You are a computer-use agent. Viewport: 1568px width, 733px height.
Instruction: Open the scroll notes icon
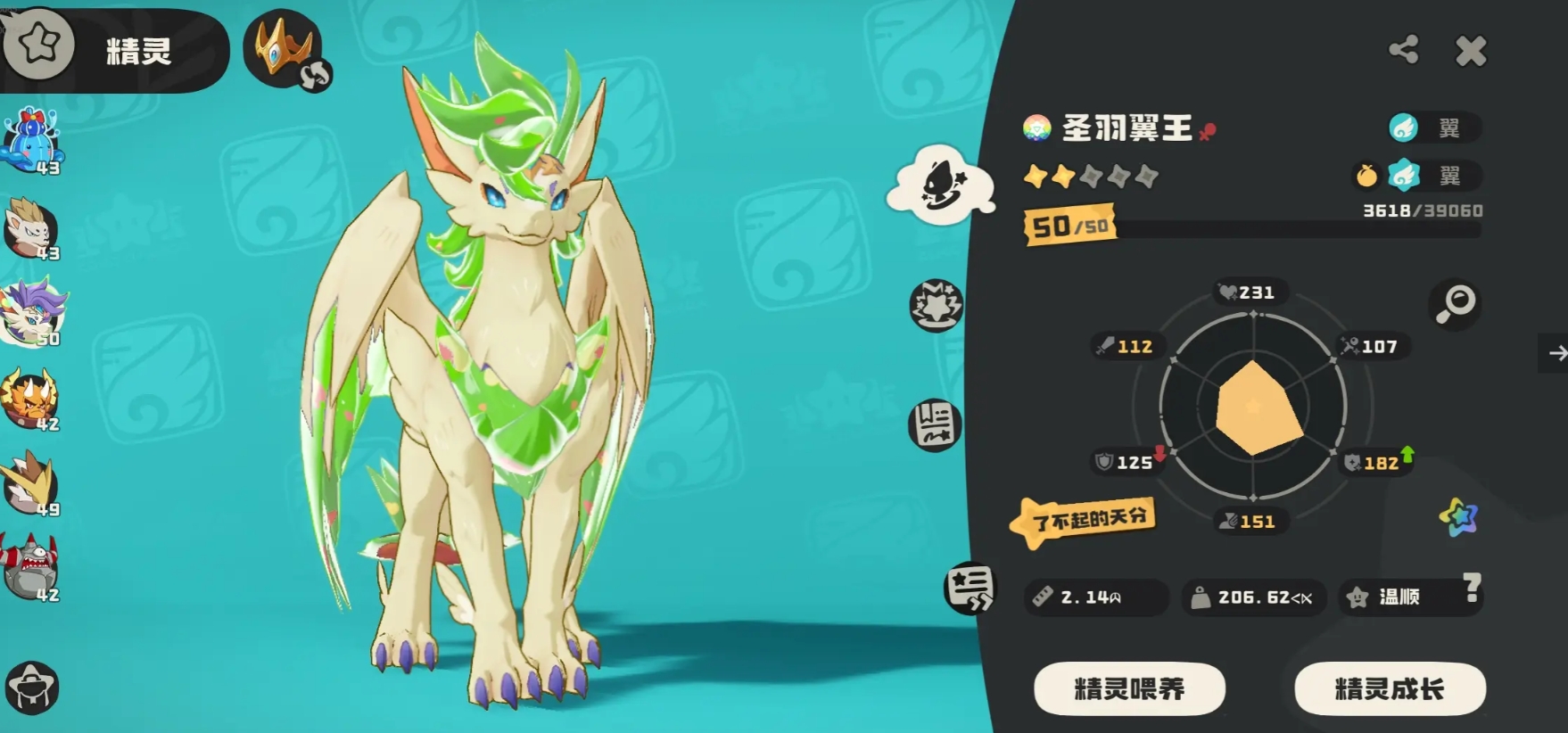click(x=935, y=424)
